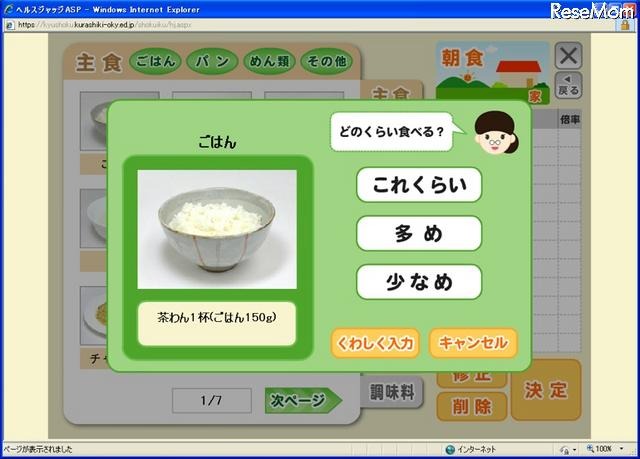Switch to the パン category tab
The height and width of the screenshot is (459, 640).
pyautogui.click(x=211, y=62)
